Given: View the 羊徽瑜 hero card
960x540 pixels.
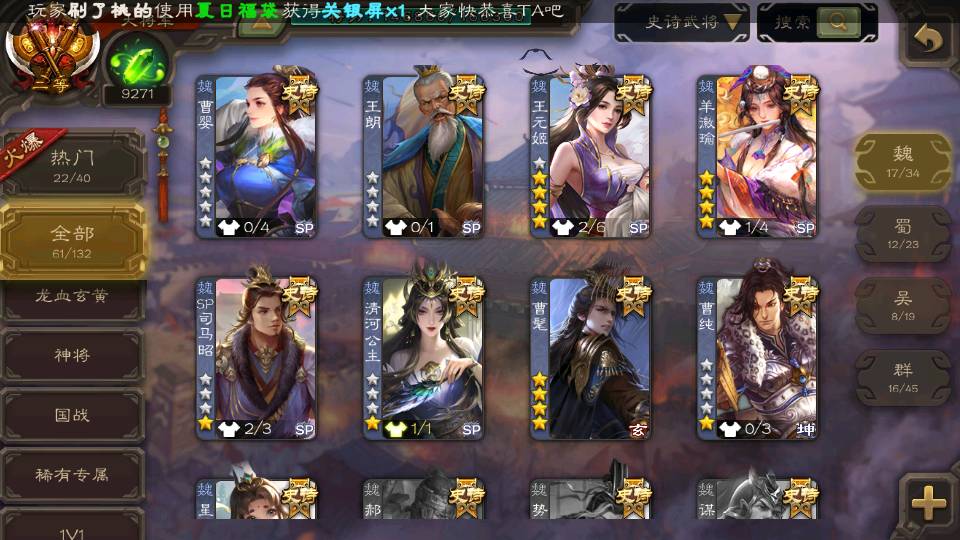Looking at the screenshot, I should tap(757, 155).
